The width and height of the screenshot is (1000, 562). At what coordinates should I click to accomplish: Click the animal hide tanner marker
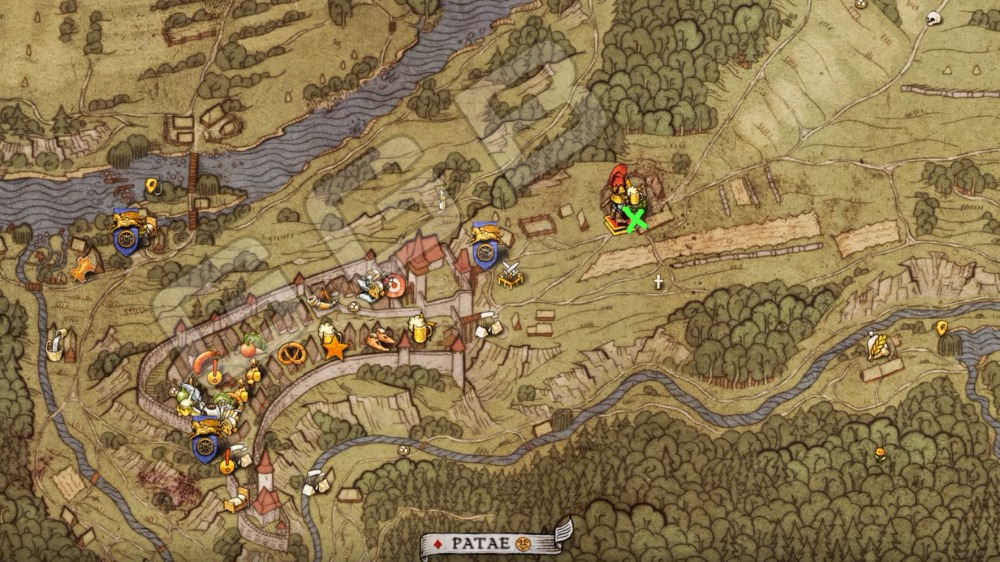[x=84, y=269]
